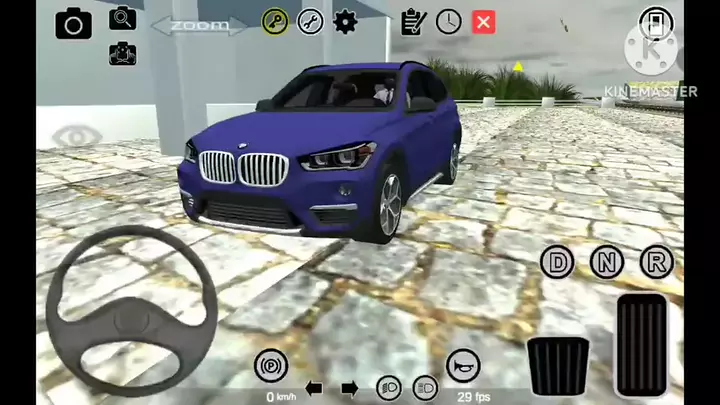Image resolution: width=720 pixels, height=405 pixels.
Task: Honk the horn button
Action: pyautogui.click(x=462, y=365)
